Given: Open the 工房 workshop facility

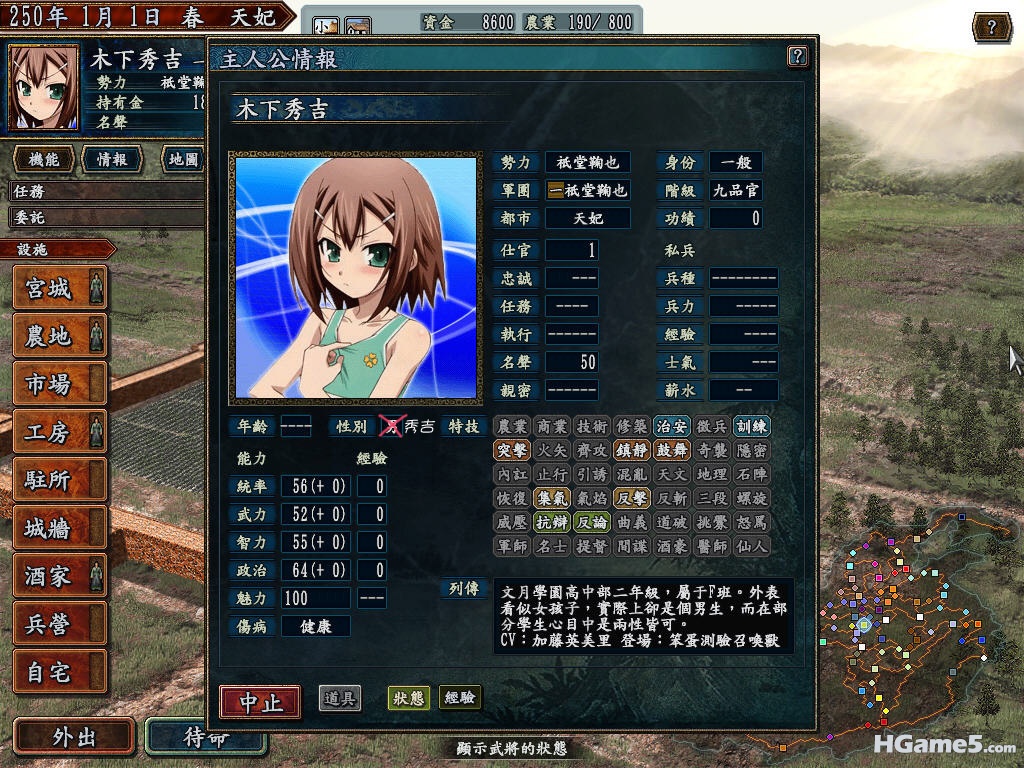Looking at the screenshot, I should tap(59, 432).
